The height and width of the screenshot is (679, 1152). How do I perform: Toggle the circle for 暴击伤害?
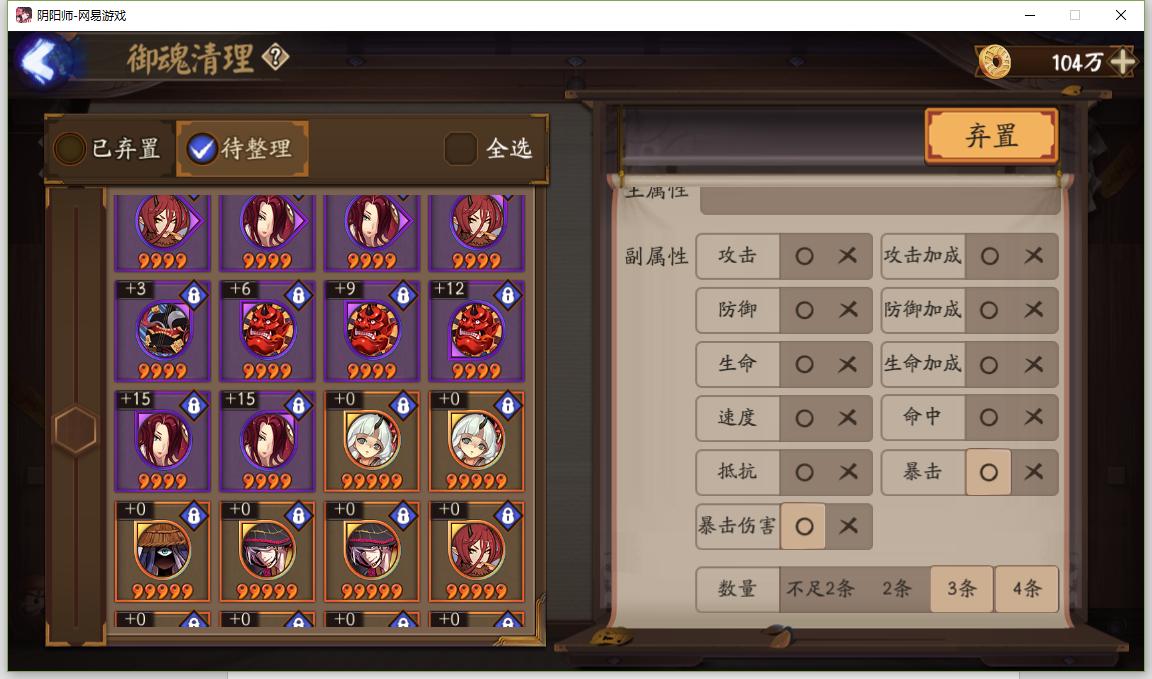tap(803, 526)
